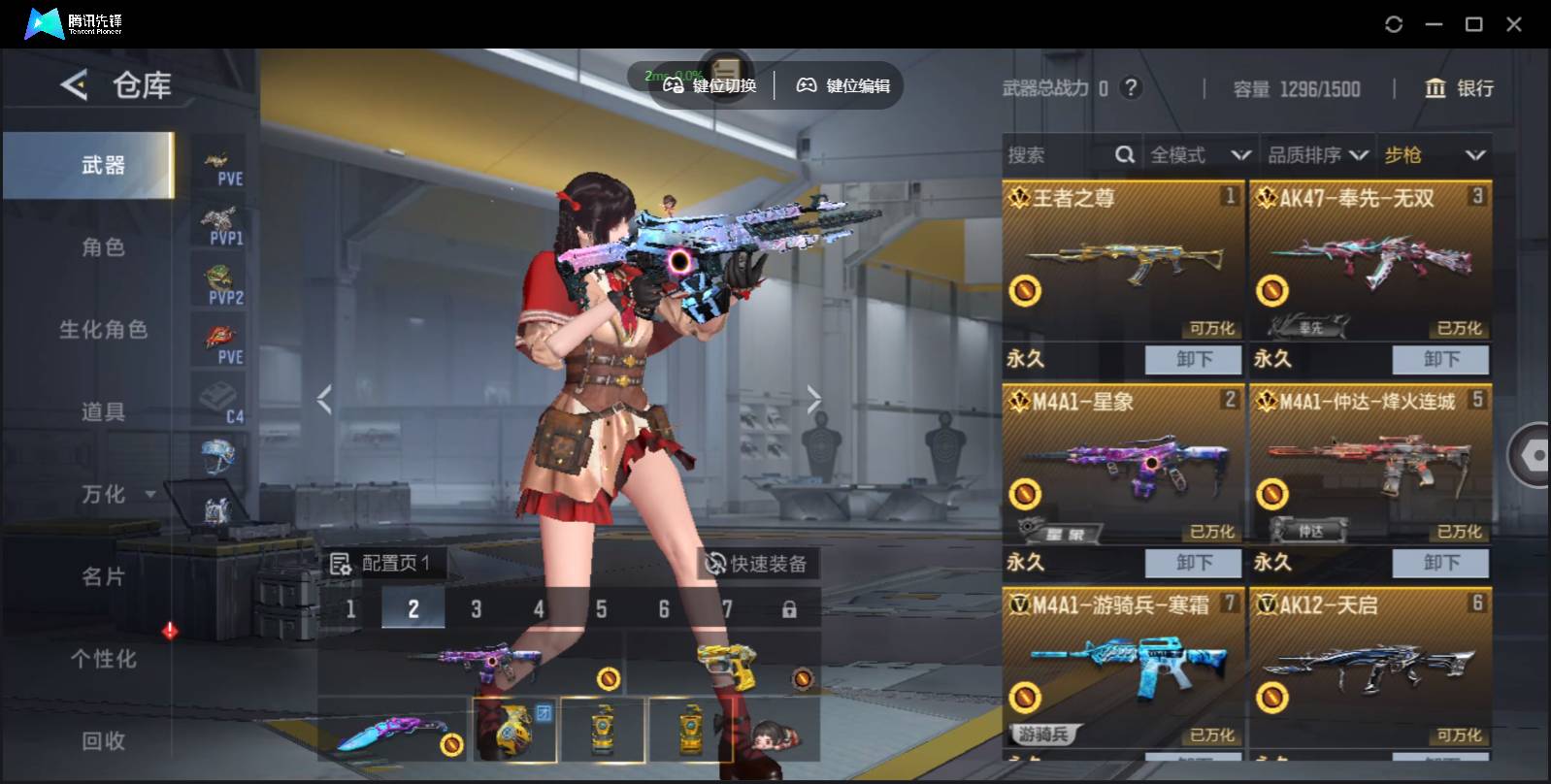Go back from the 仓库 warehouse screen
The image size is (1551, 784).
coord(74,85)
